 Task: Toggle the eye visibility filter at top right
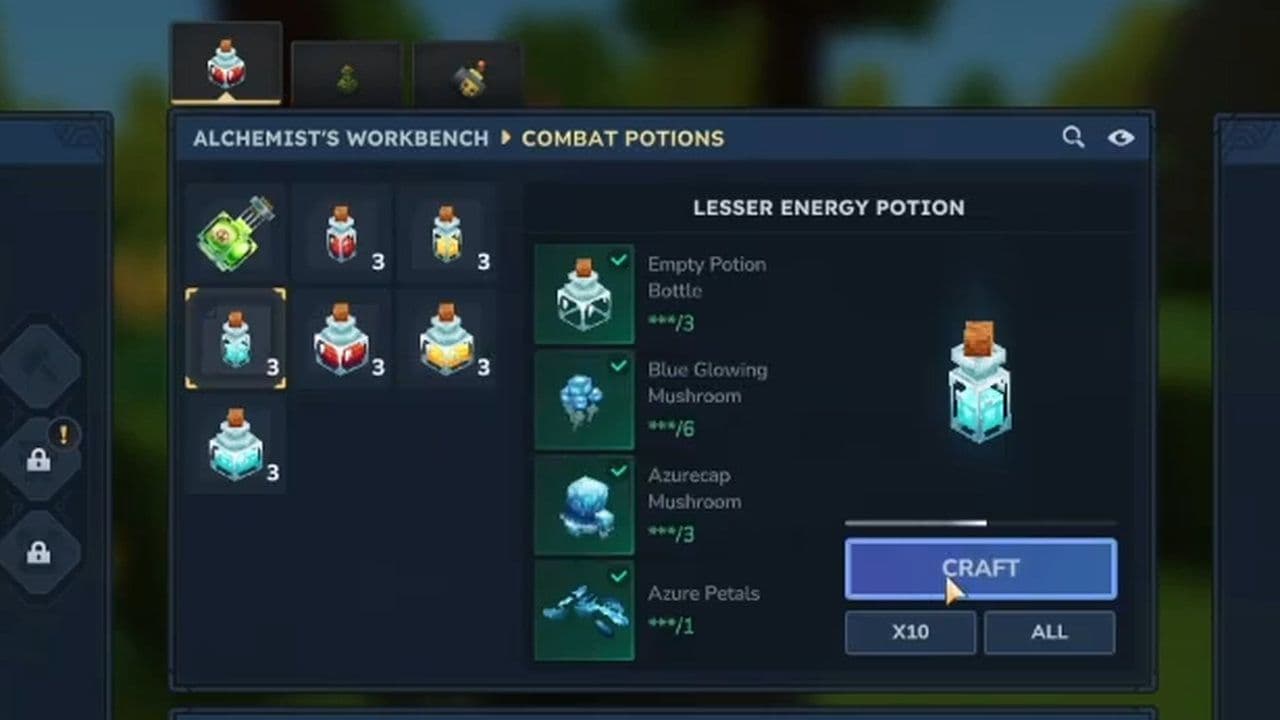(1122, 138)
